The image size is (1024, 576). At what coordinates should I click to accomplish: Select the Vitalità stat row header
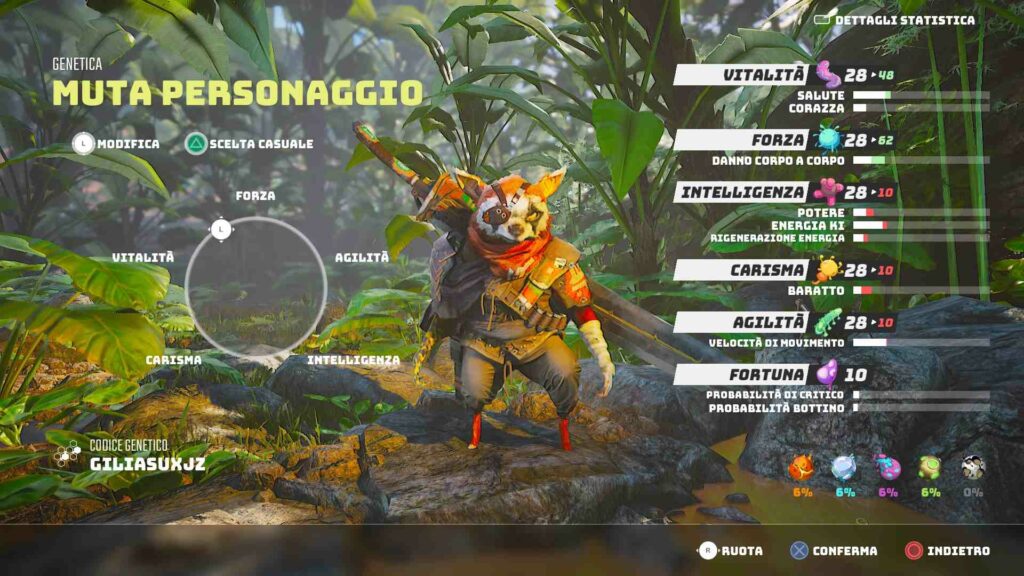(742, 75)
